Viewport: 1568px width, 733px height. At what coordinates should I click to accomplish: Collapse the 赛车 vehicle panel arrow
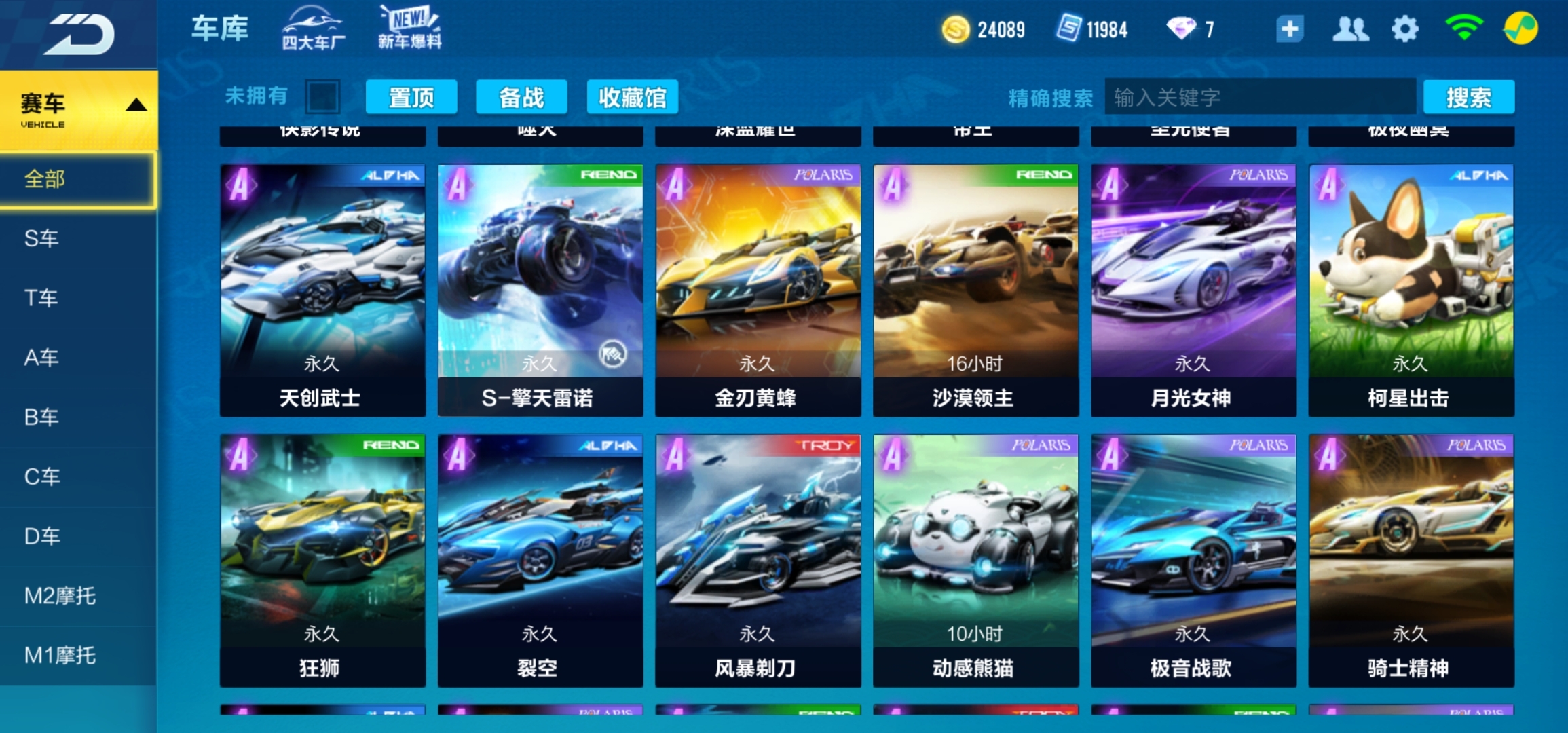(x=137, y=103)
